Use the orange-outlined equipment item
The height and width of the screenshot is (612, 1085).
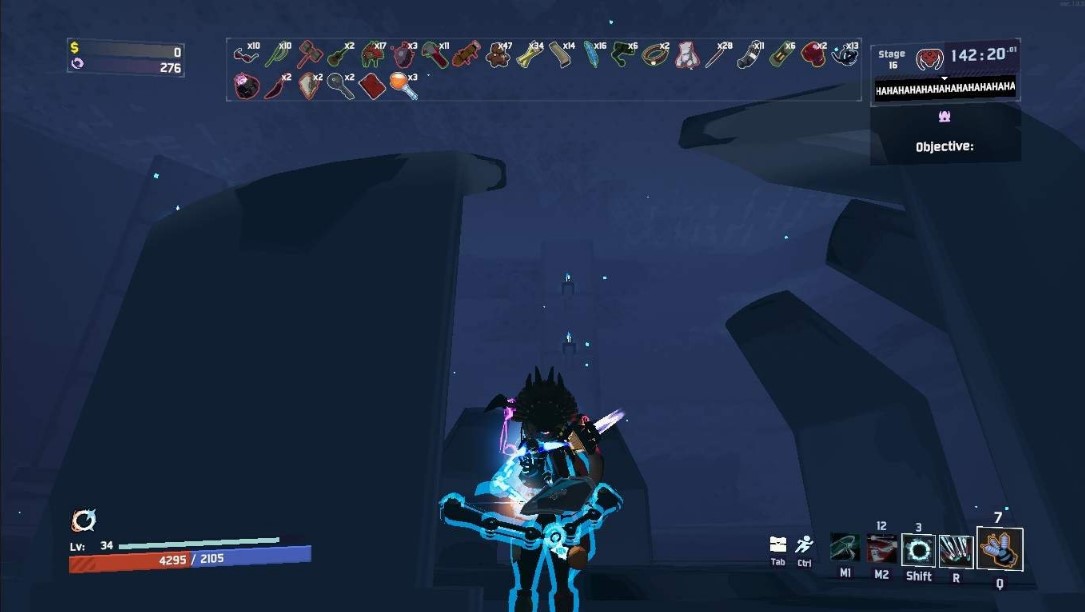pyautogui.click(x=999, y=549)
